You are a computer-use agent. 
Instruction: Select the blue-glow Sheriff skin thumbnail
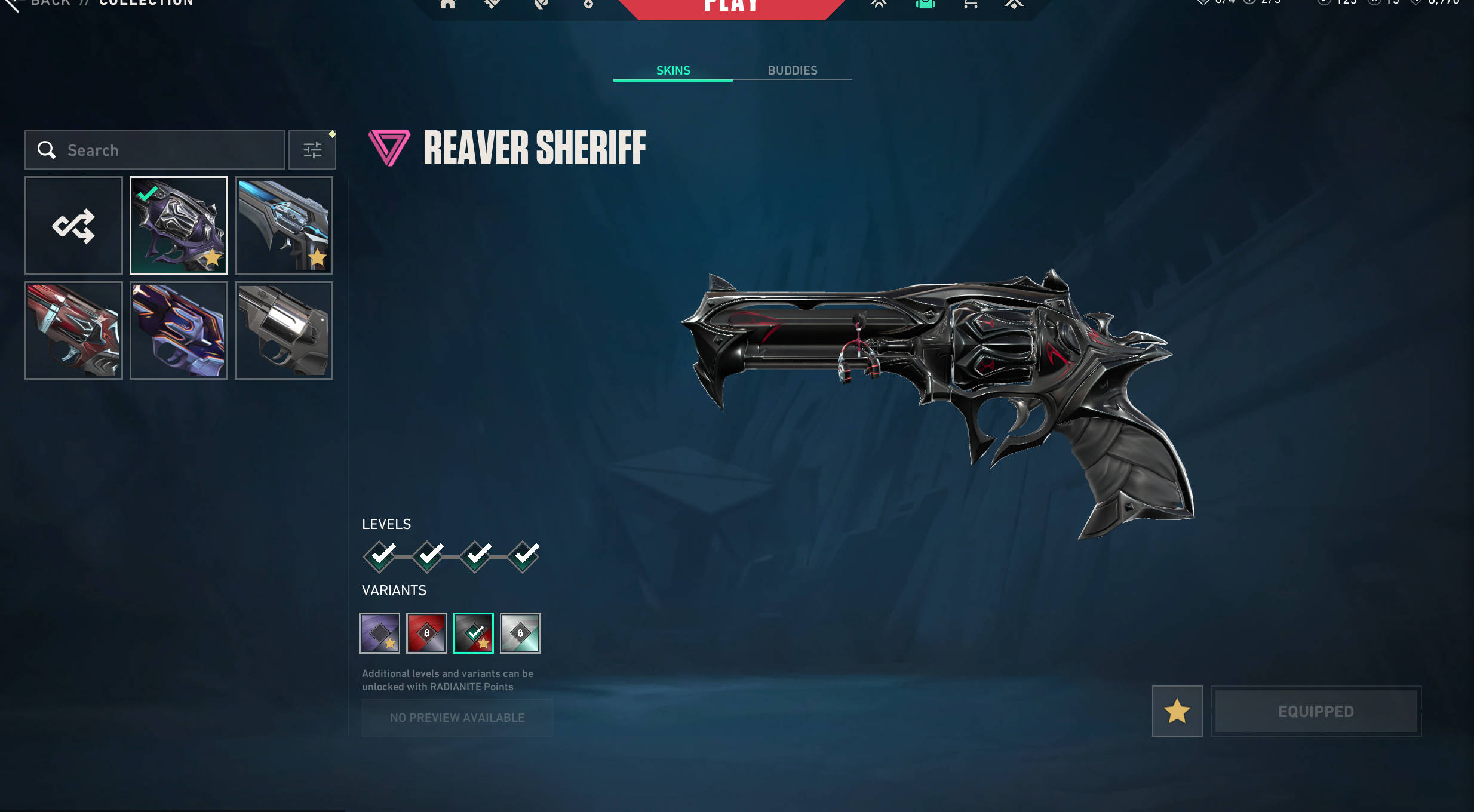coord(284,225)
